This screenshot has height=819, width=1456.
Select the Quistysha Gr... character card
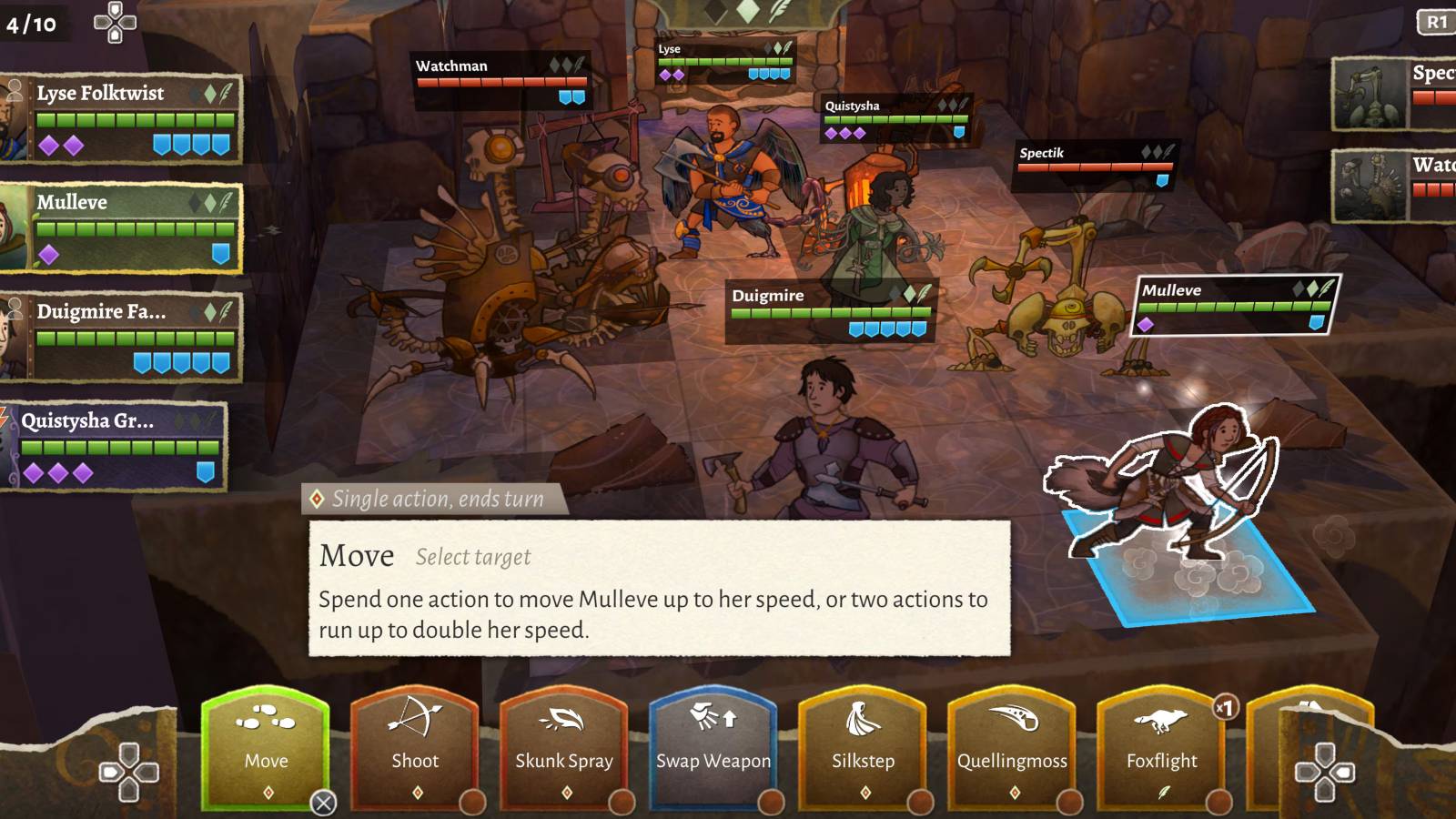point(116,446)
